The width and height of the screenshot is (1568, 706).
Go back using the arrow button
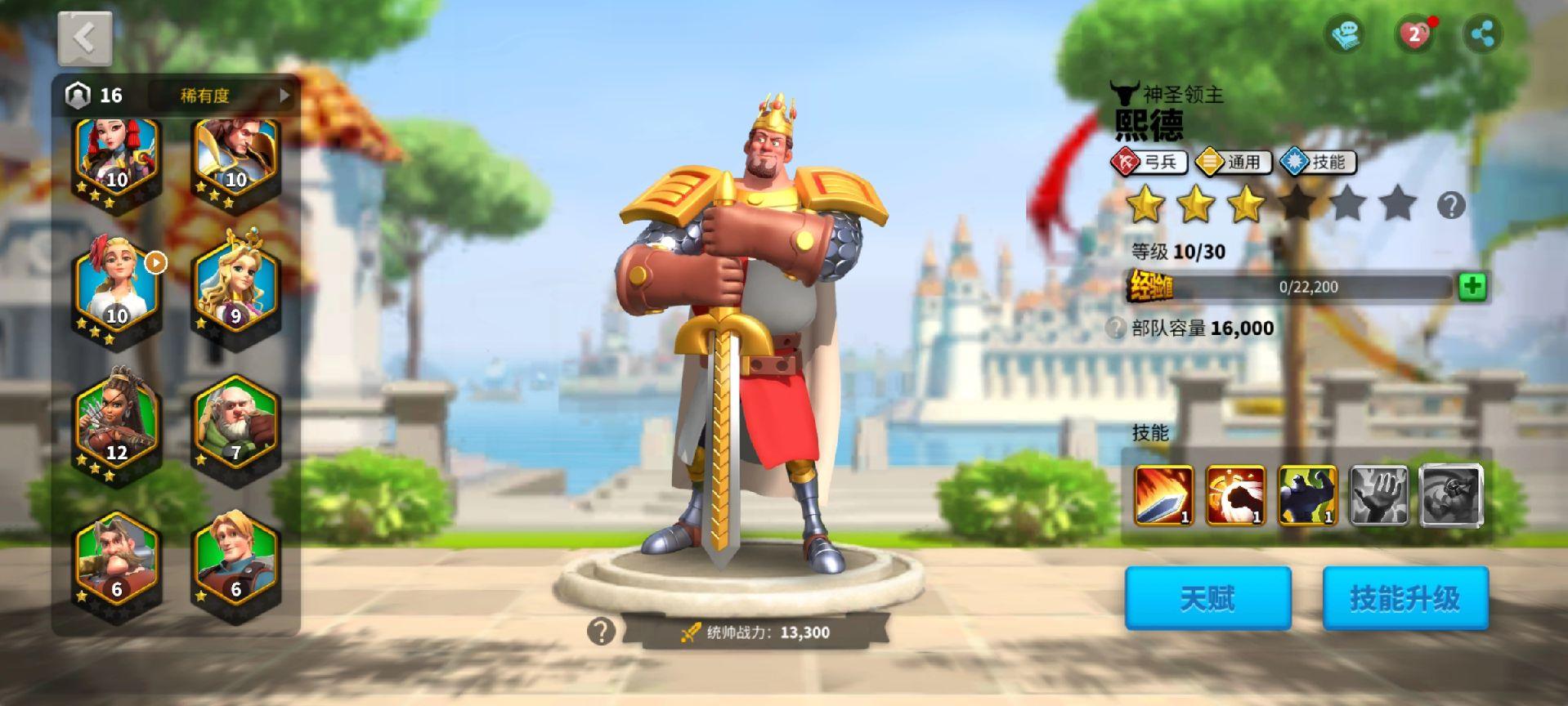85,38
